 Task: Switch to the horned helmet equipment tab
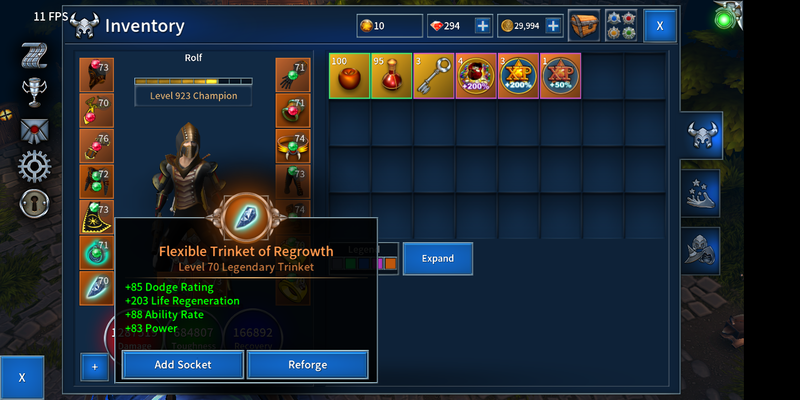point(702,137)
